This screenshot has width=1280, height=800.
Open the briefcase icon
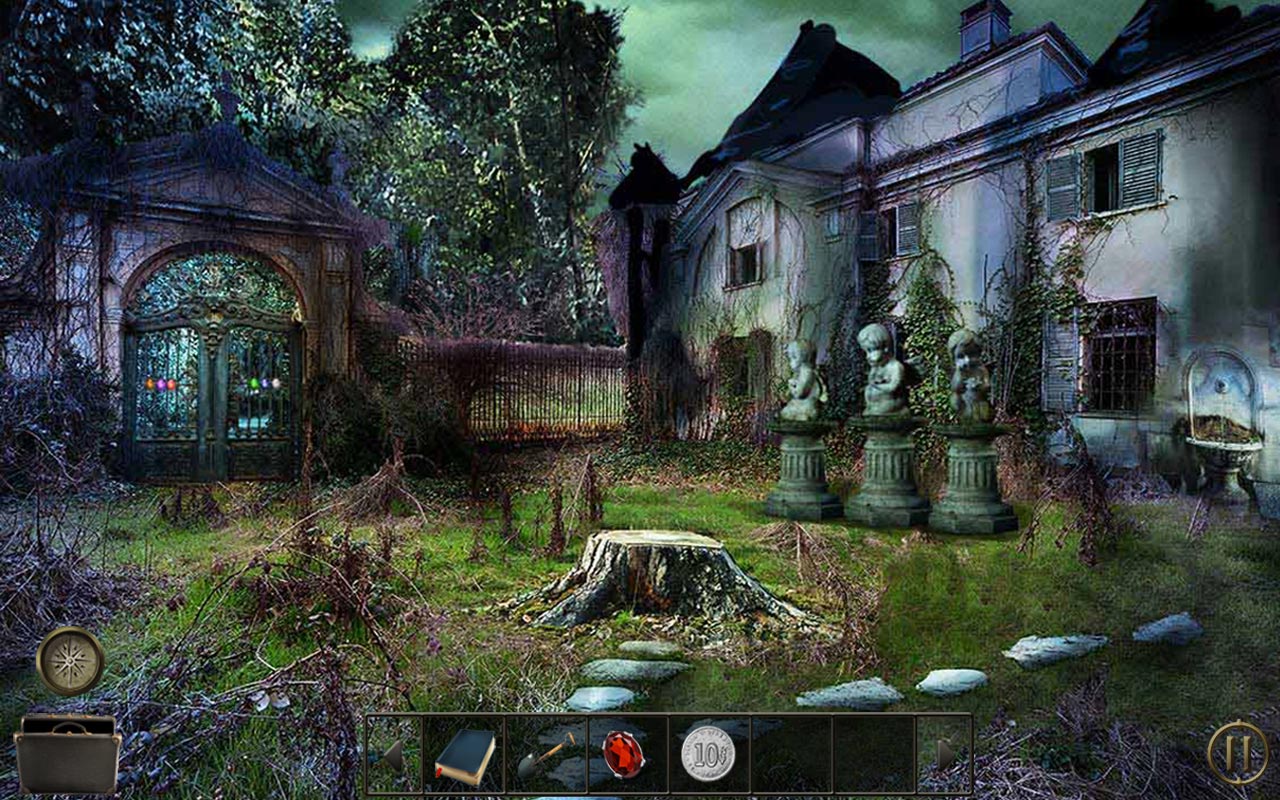[x=68, y=755]
